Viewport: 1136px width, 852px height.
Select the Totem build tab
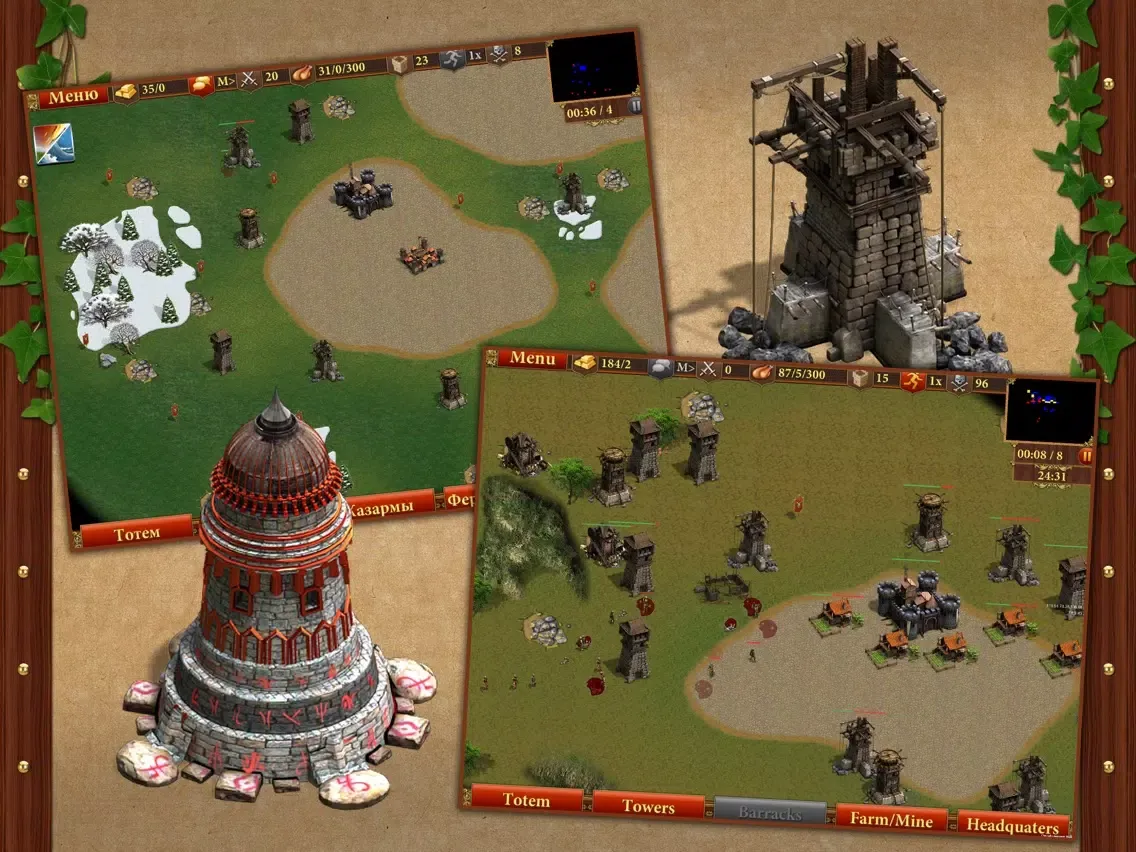[x=527, y=800]
